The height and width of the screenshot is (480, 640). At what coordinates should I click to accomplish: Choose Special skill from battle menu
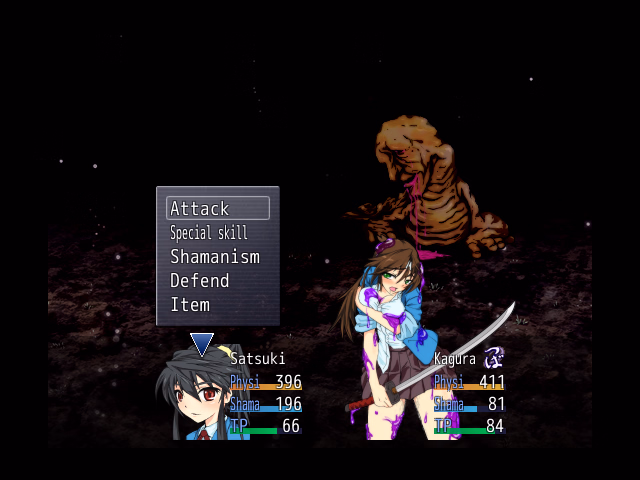(x=208, y=233)
